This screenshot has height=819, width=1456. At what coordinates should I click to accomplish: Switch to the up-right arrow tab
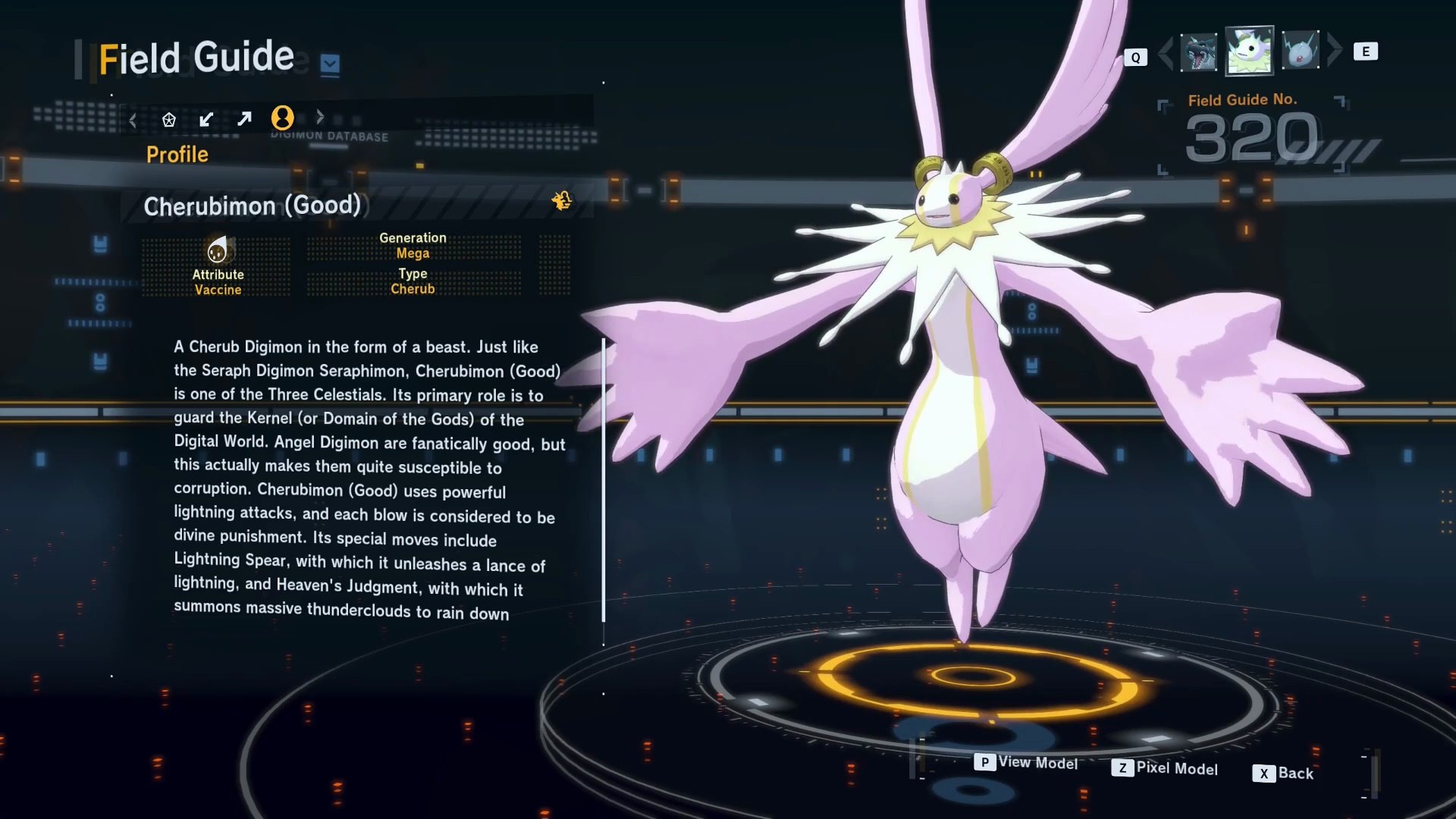tap(244, 119)
